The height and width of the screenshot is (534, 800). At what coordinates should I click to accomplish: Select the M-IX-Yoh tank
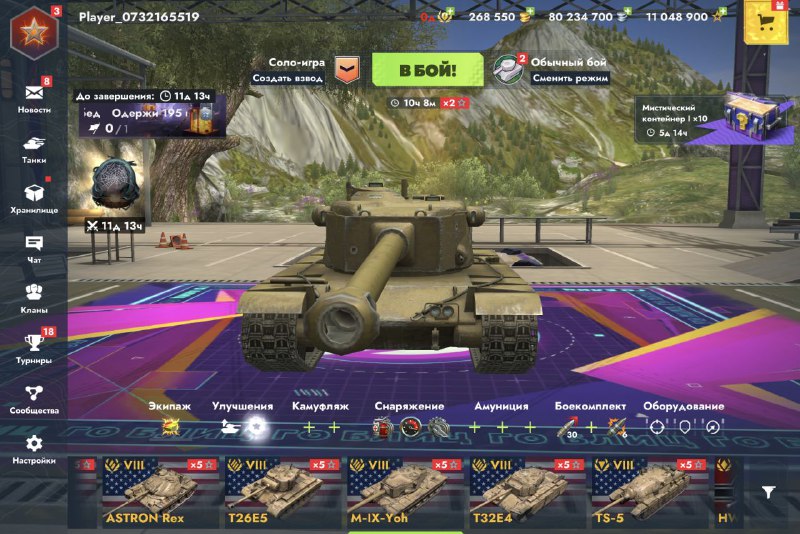point(404,492)
